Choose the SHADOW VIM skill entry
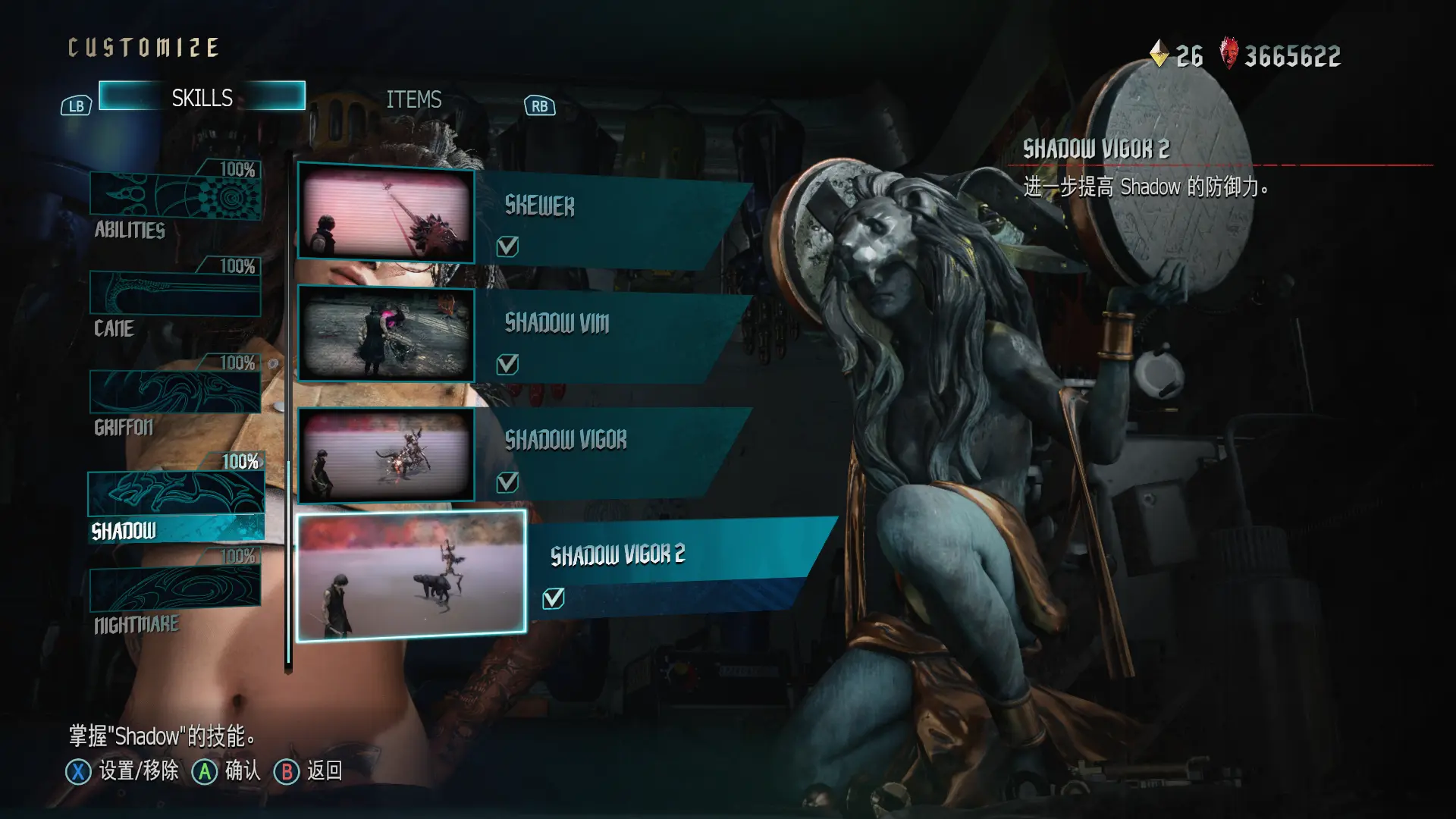1456x819 pixels. pos(607,324)
